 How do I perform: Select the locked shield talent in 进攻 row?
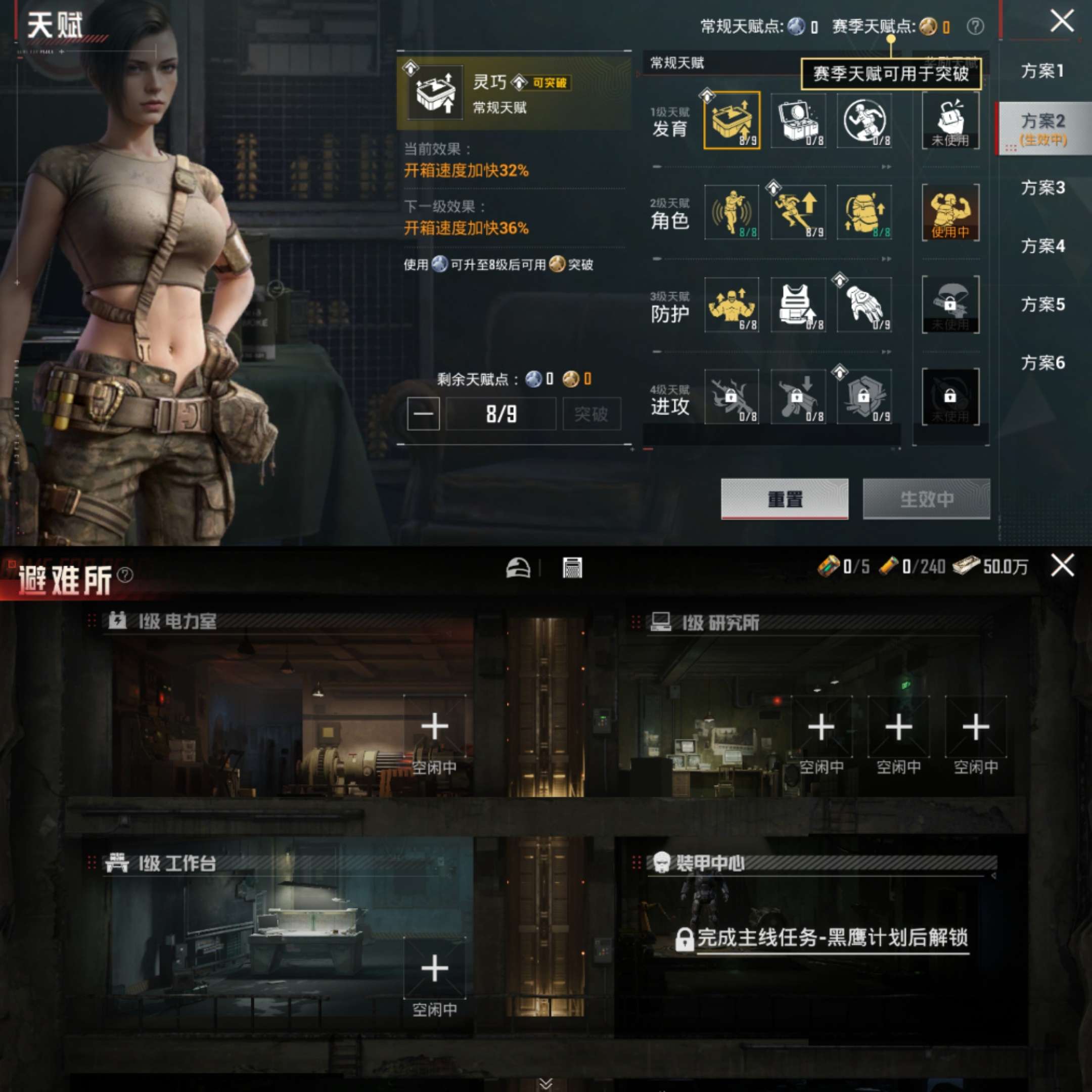tap(865, 397)
